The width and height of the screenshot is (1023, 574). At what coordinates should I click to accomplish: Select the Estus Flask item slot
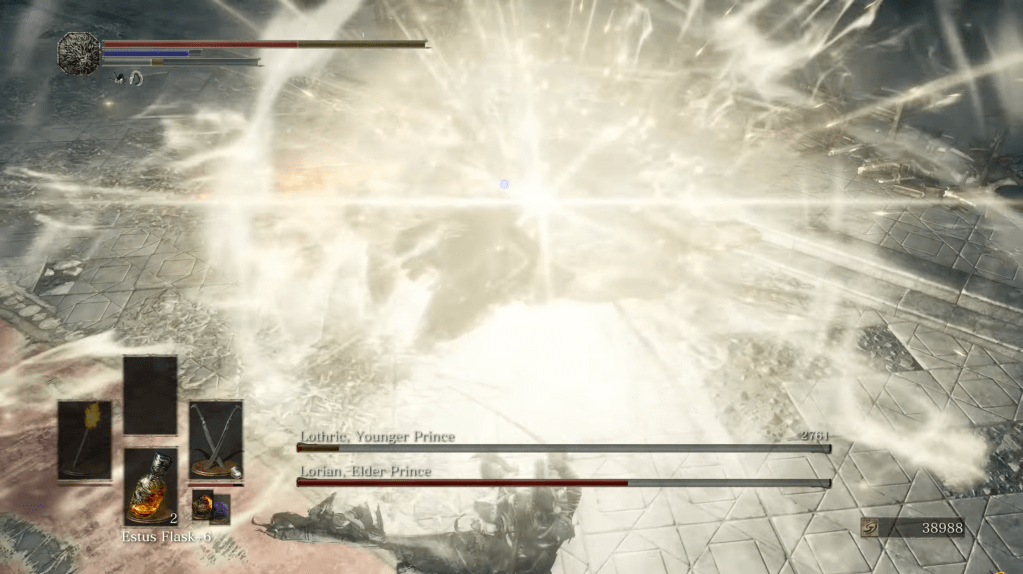click(151, 485)
